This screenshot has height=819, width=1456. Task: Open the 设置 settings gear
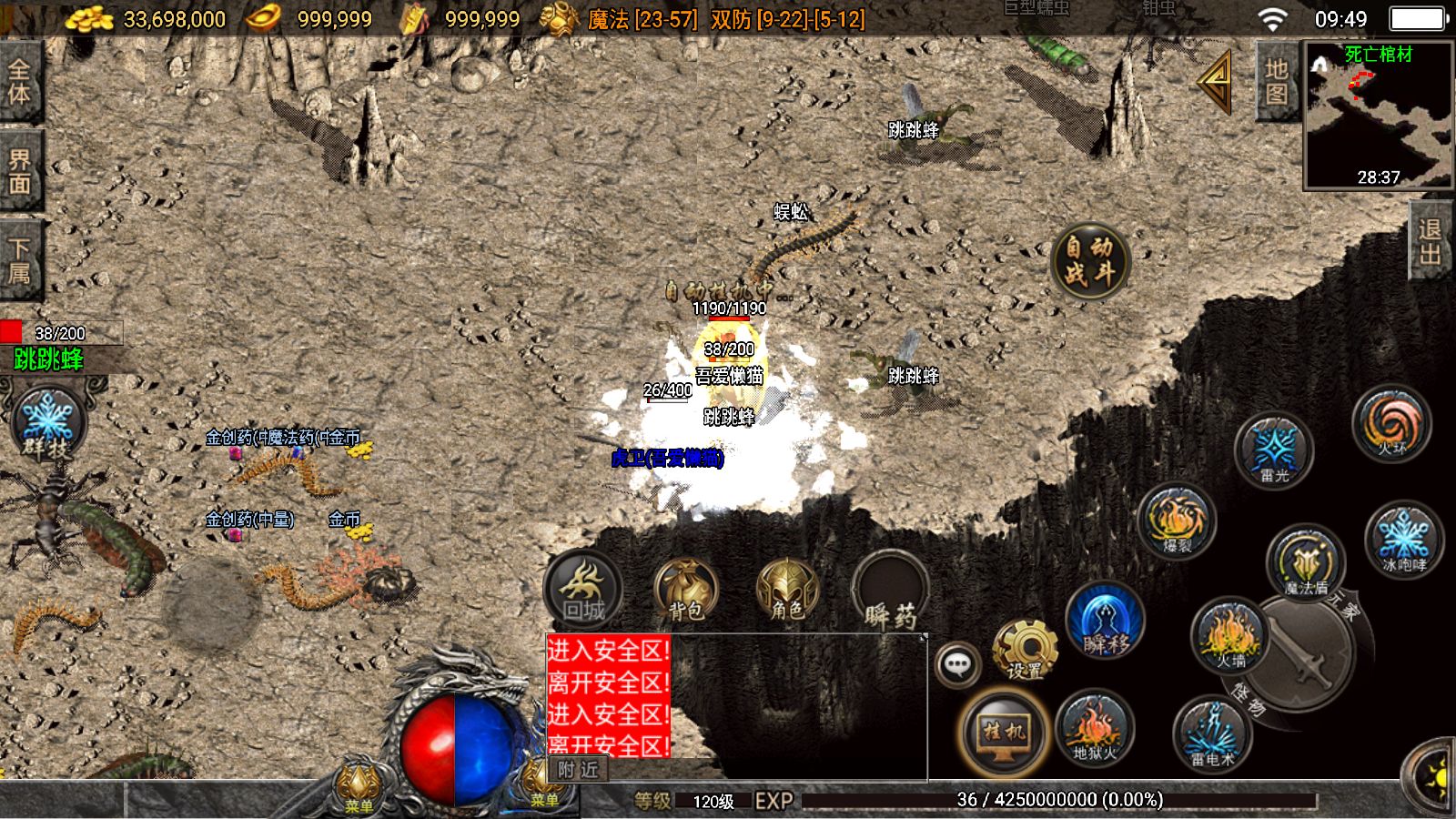(1026, 650)
